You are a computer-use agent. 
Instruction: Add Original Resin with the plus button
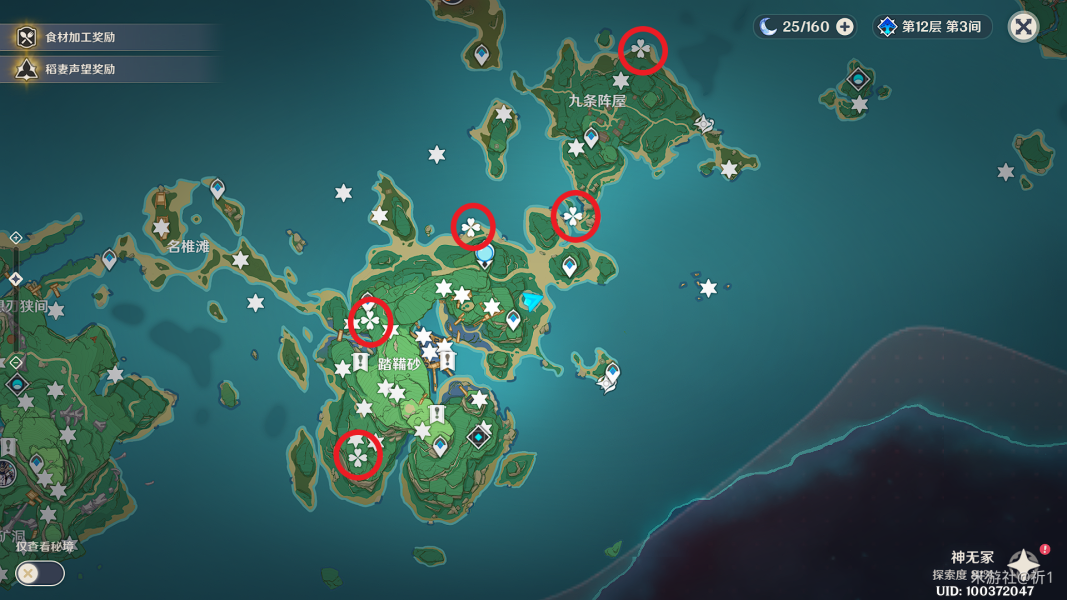tap(845, 27)
